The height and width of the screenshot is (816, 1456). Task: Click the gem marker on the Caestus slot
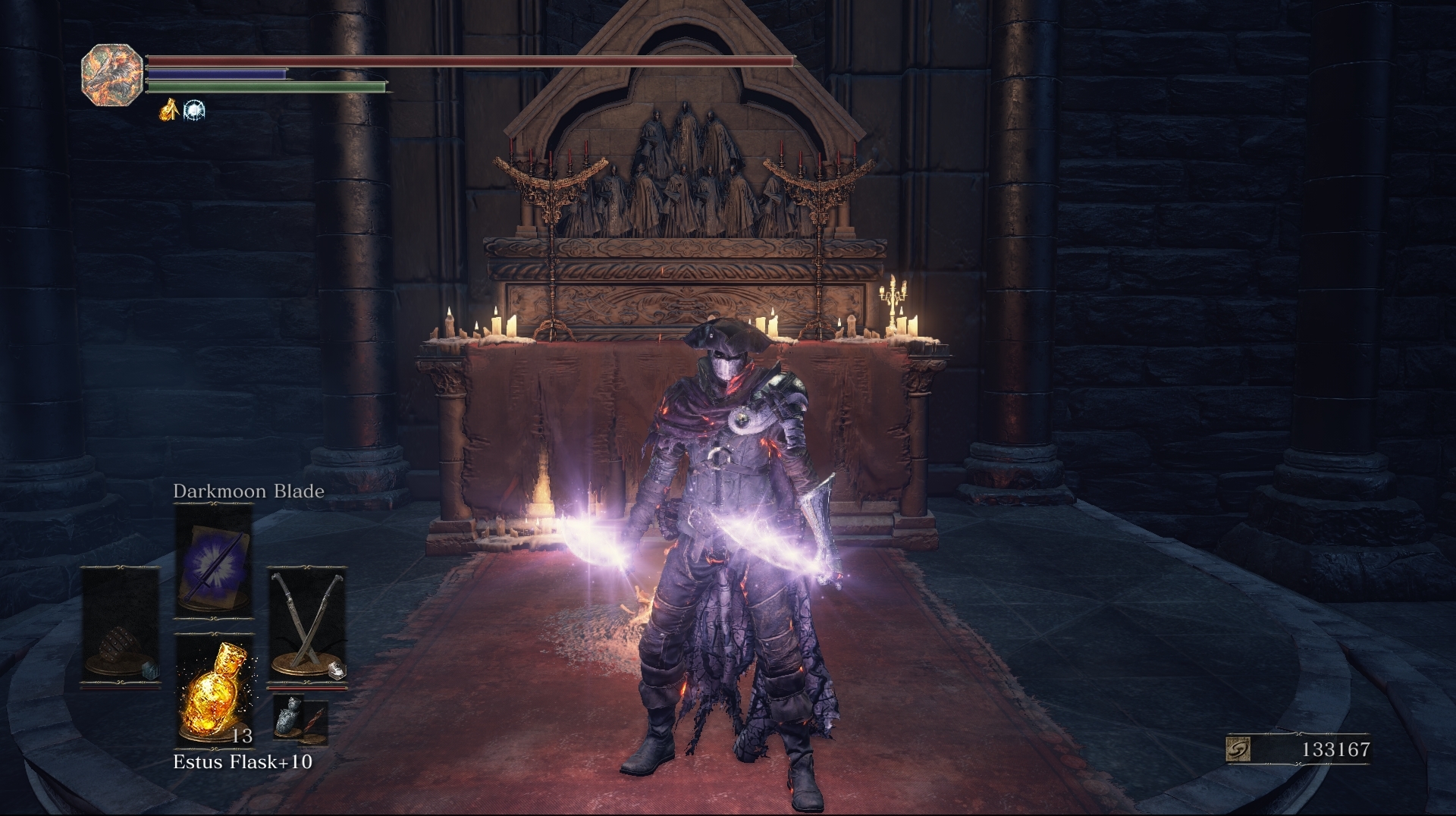(x=150, y=672)
